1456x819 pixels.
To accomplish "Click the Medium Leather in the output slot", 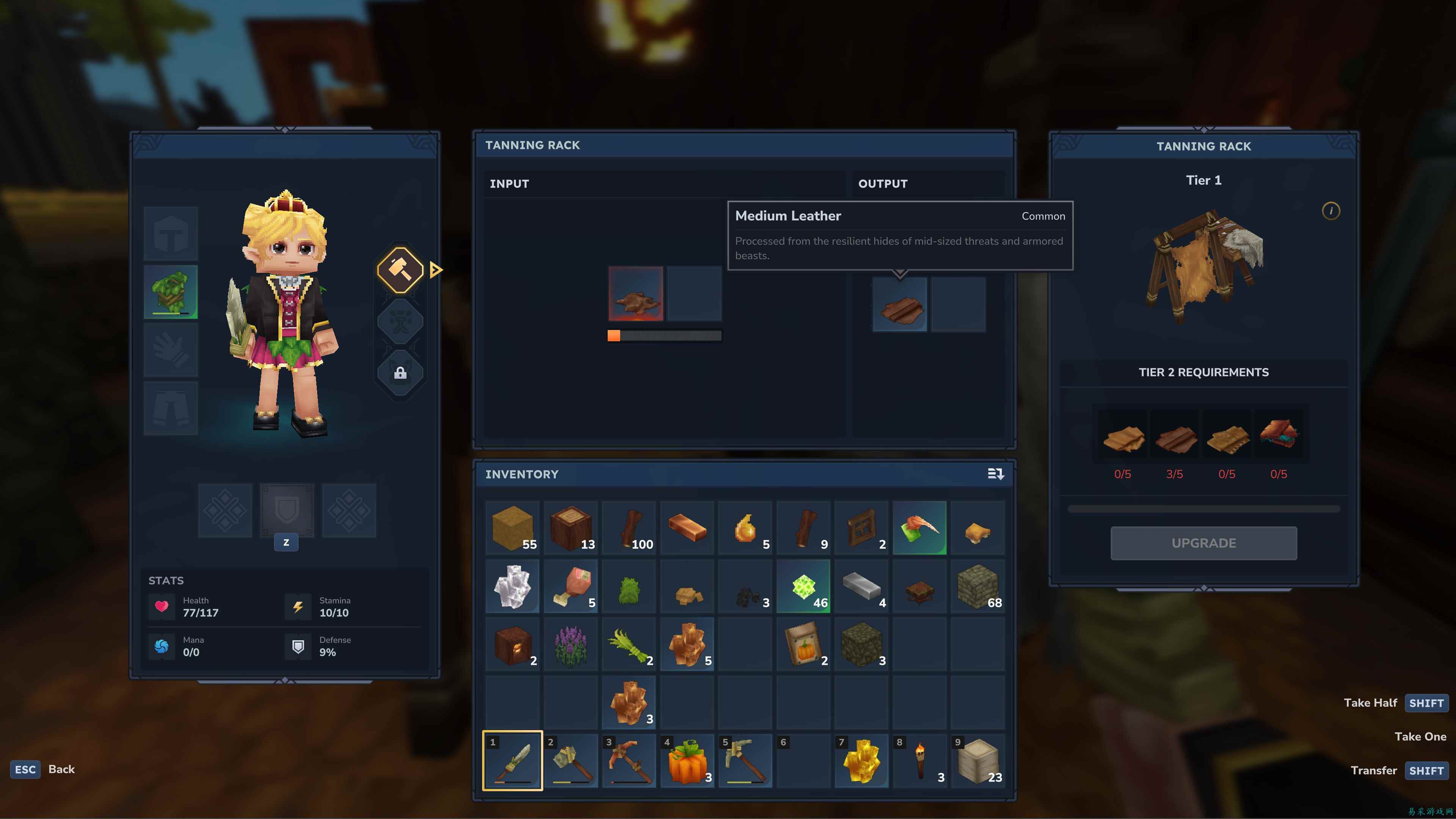I will [x=900, y=305].
